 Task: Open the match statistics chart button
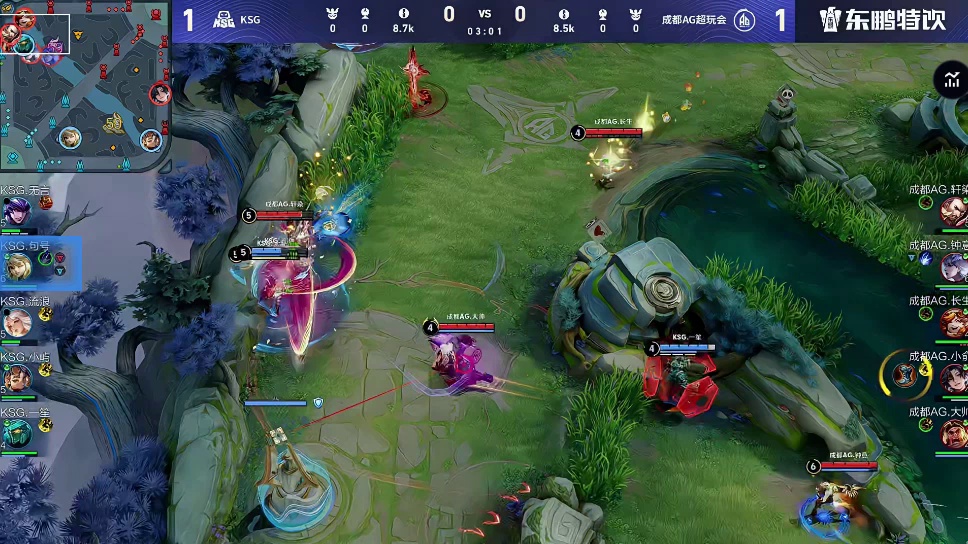pos(948,81)
